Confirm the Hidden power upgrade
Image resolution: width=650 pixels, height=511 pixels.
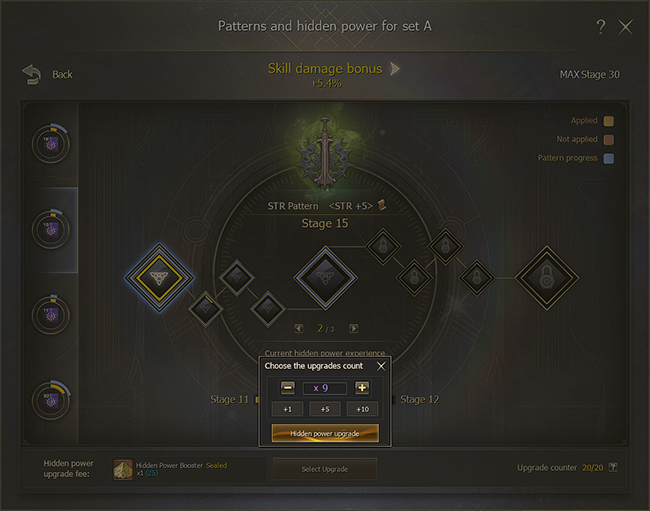pos(325,433)
